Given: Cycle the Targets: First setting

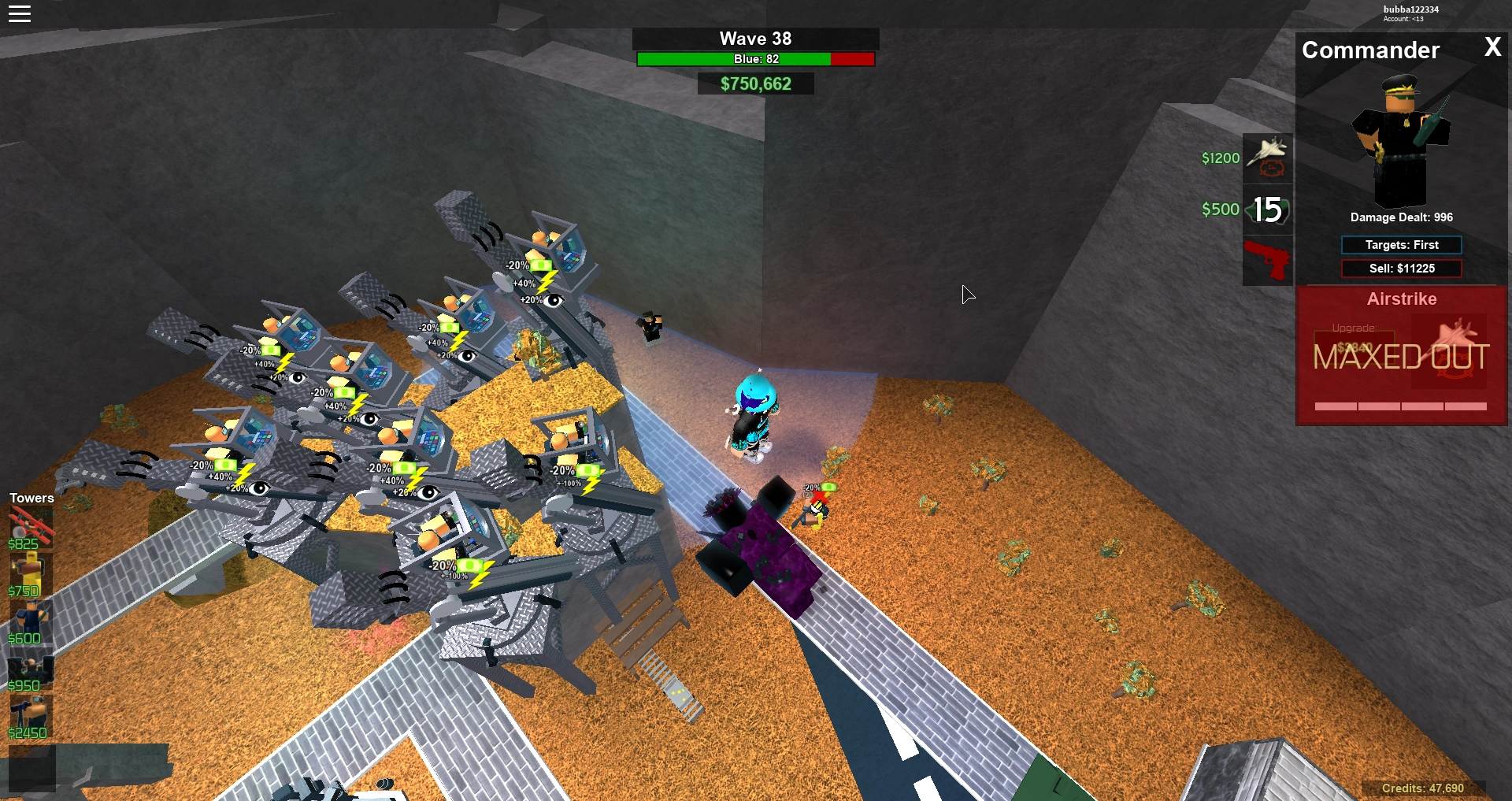Looking at the screenshot, I should click(x=1401, y=244).
